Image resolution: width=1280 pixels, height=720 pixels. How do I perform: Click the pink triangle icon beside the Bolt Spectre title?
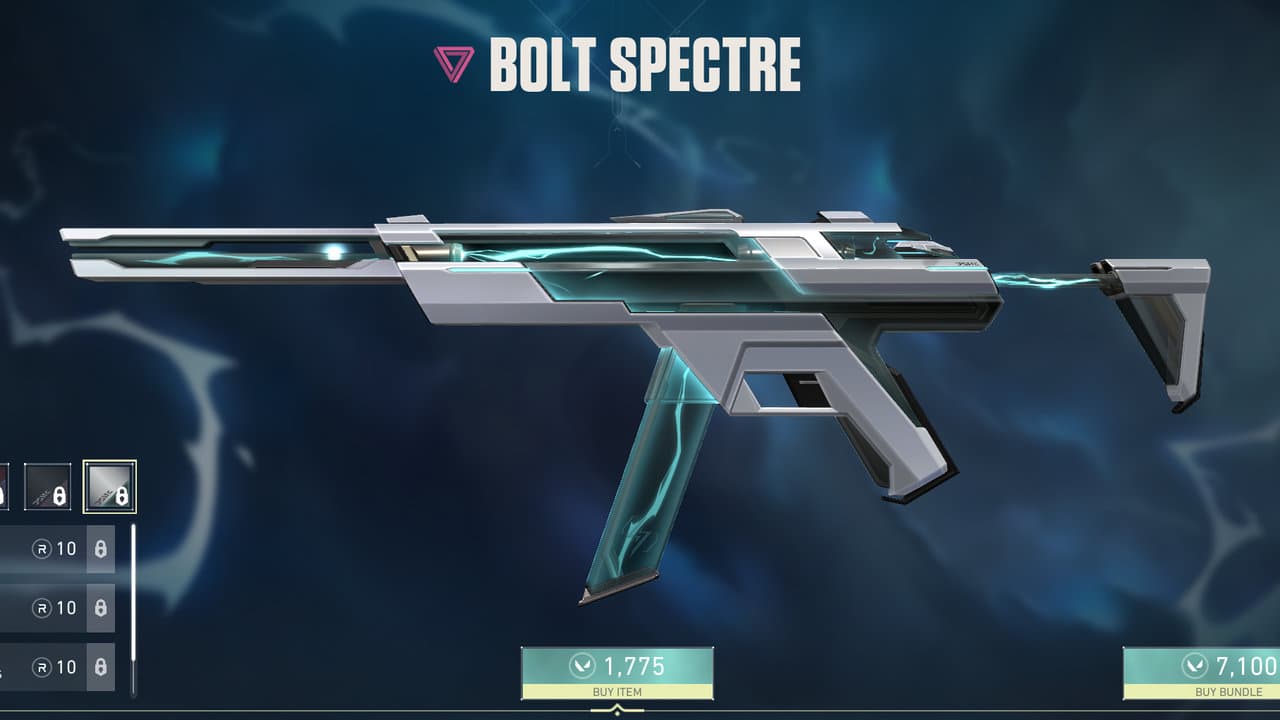click(x=455, y=64)
